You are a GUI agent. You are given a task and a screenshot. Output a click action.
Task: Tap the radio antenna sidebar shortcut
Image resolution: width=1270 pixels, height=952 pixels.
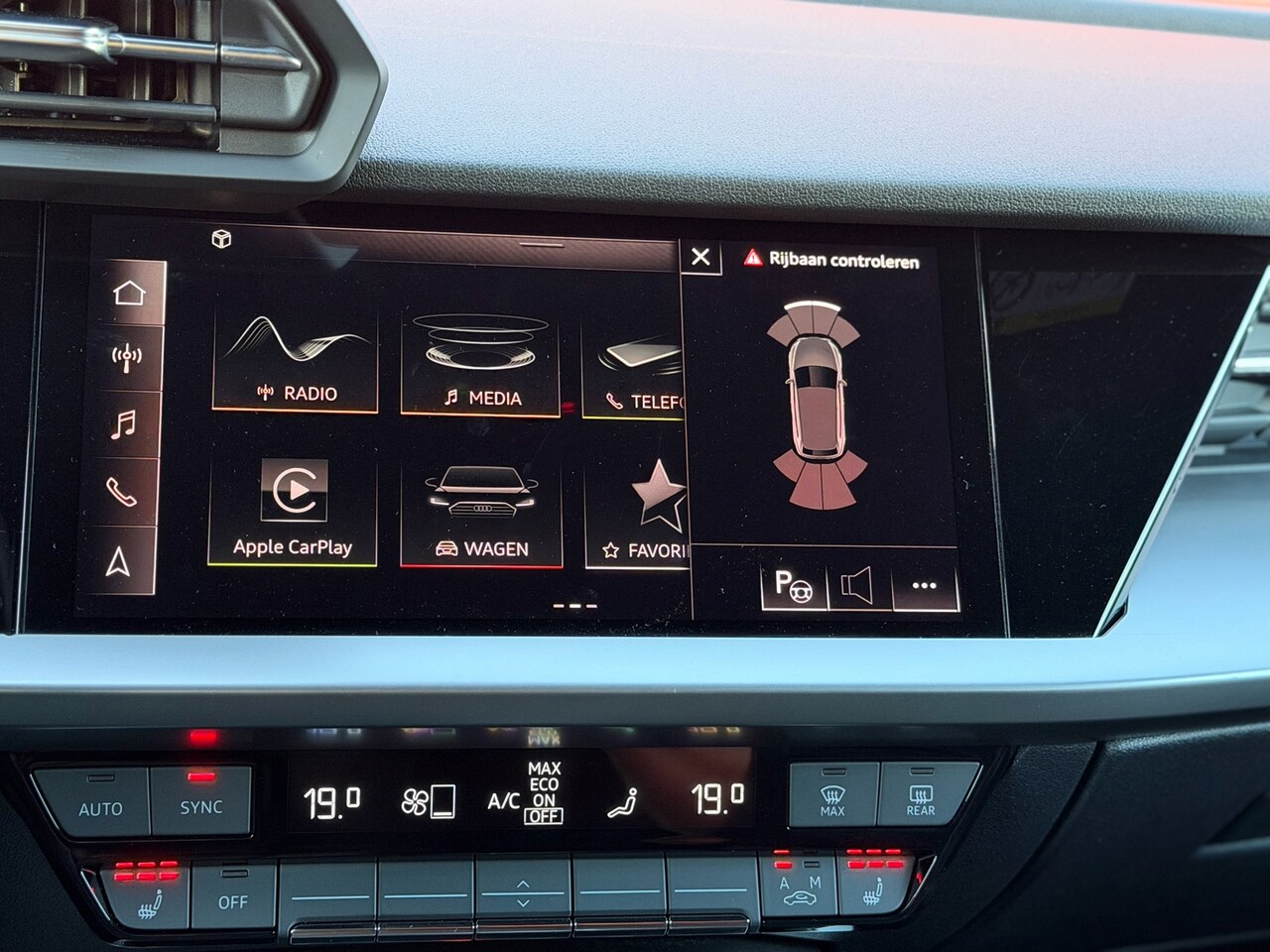tap(128, 357)
